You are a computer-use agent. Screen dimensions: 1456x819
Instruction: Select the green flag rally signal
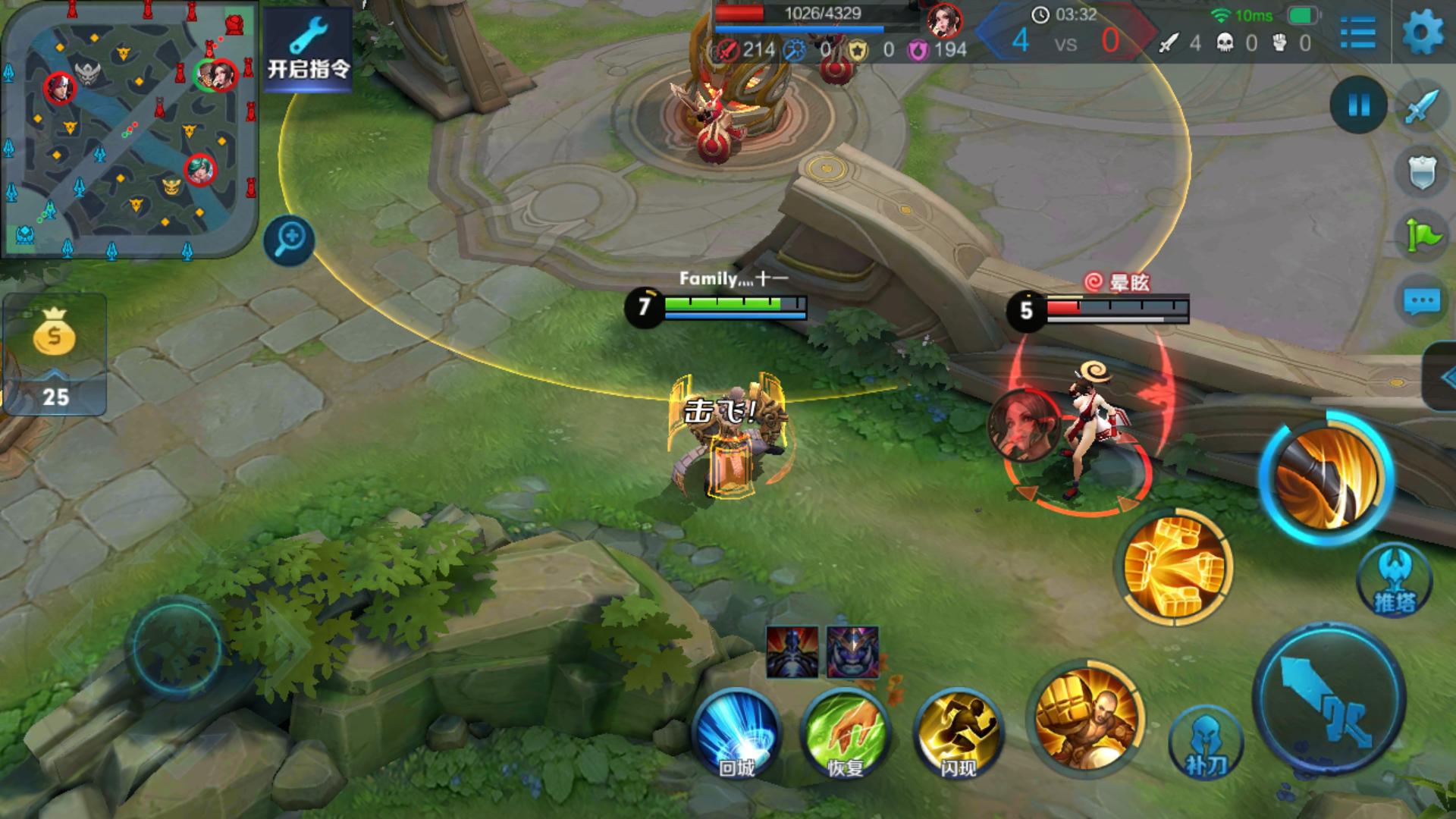1421,236
